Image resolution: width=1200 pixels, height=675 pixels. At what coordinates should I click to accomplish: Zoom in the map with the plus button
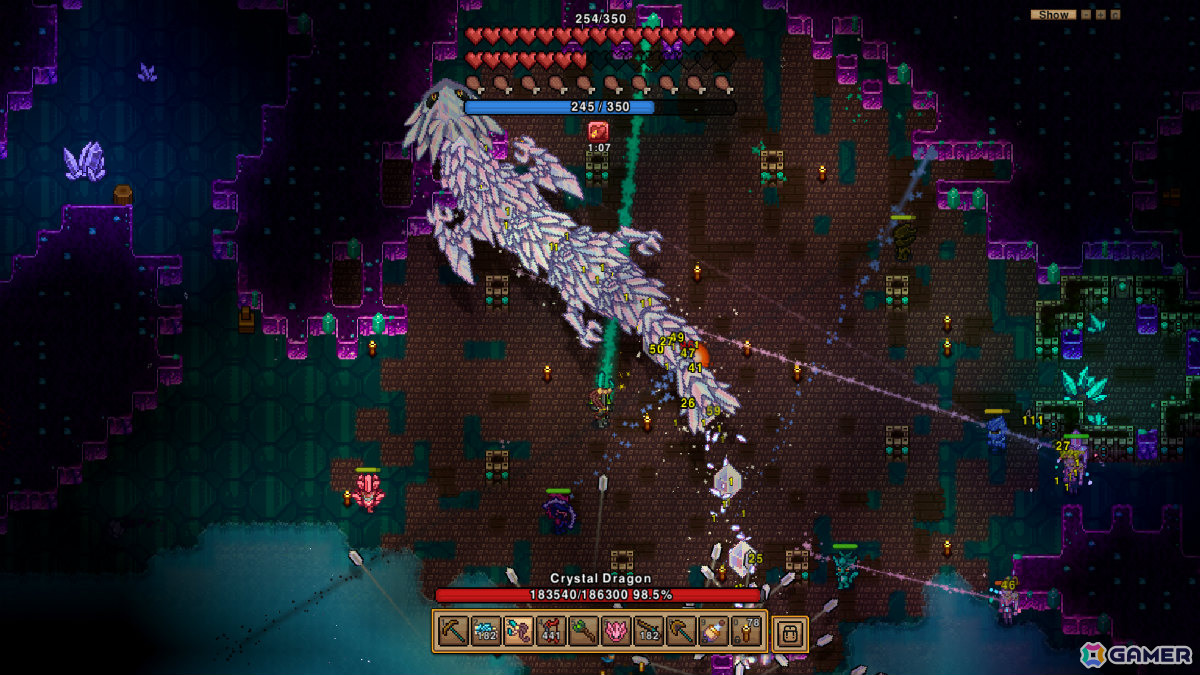(x=1100, y=15)
